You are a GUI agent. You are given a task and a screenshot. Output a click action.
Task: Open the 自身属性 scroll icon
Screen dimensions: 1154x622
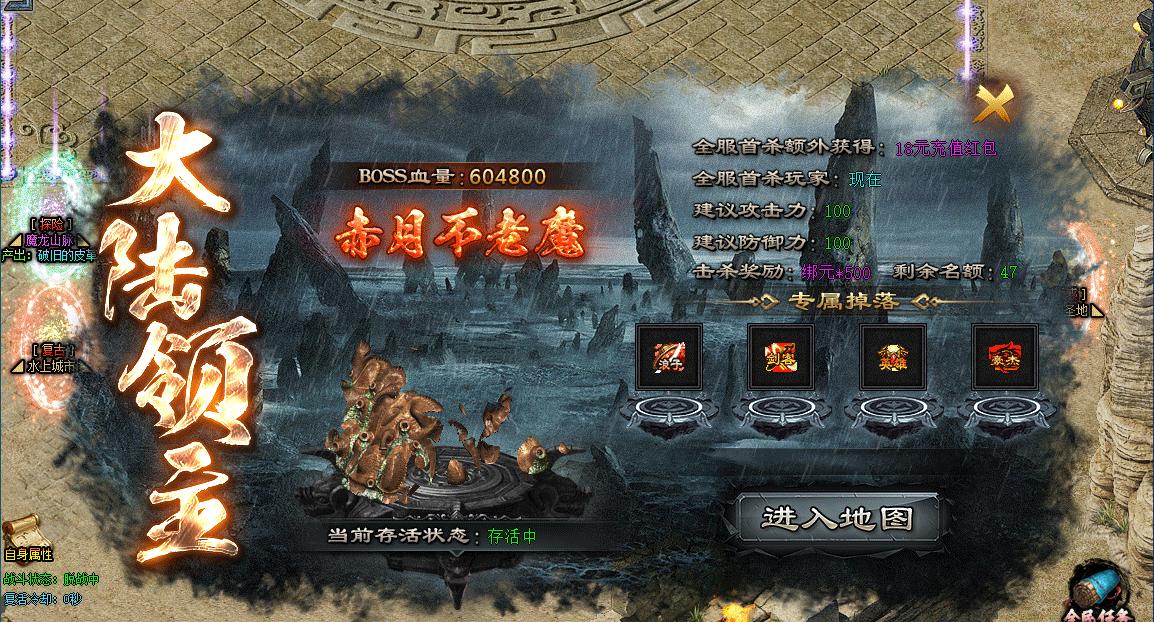(x=22, y=530)
